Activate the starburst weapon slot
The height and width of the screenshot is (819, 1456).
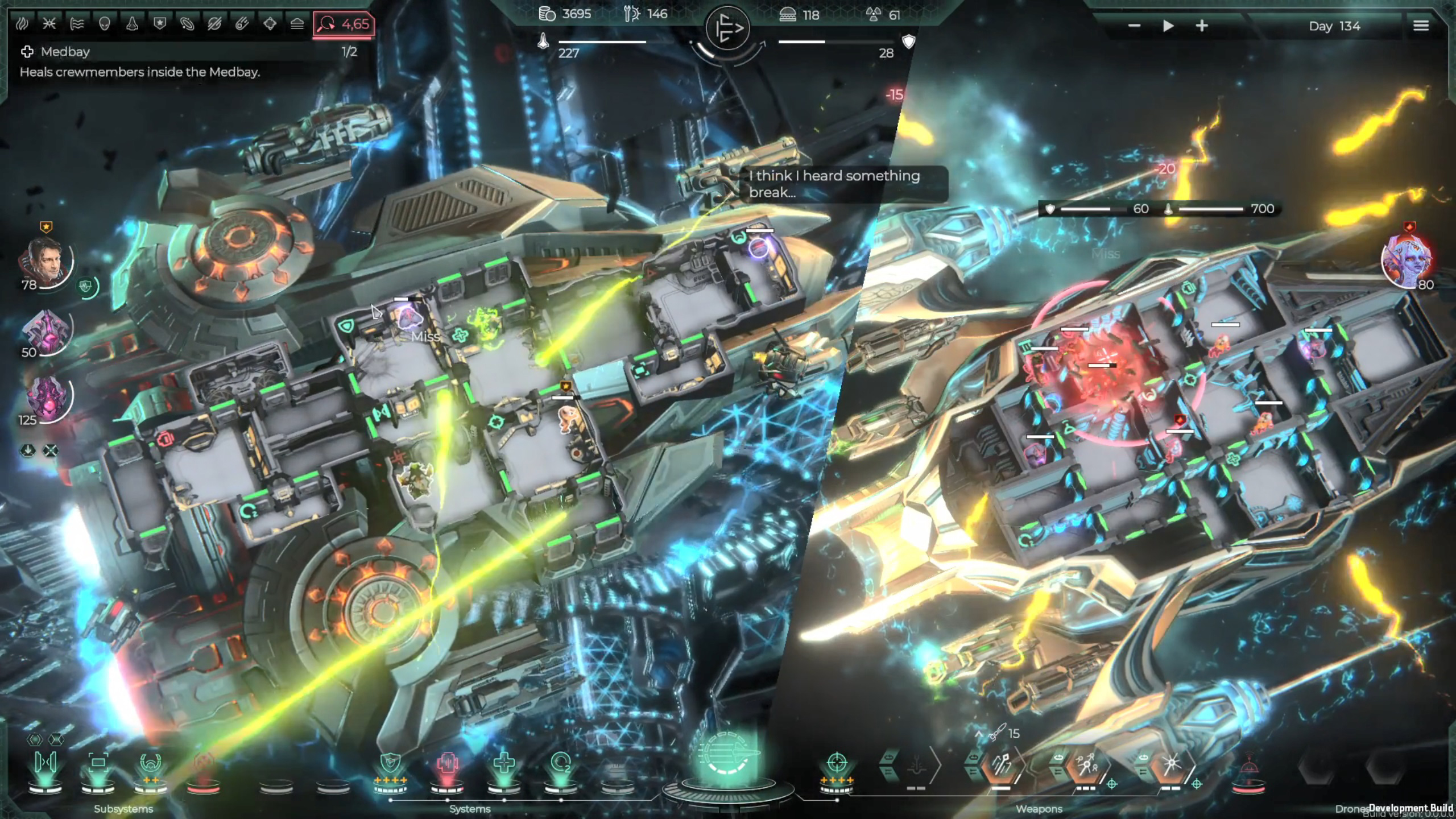(x=1170, y=765)
